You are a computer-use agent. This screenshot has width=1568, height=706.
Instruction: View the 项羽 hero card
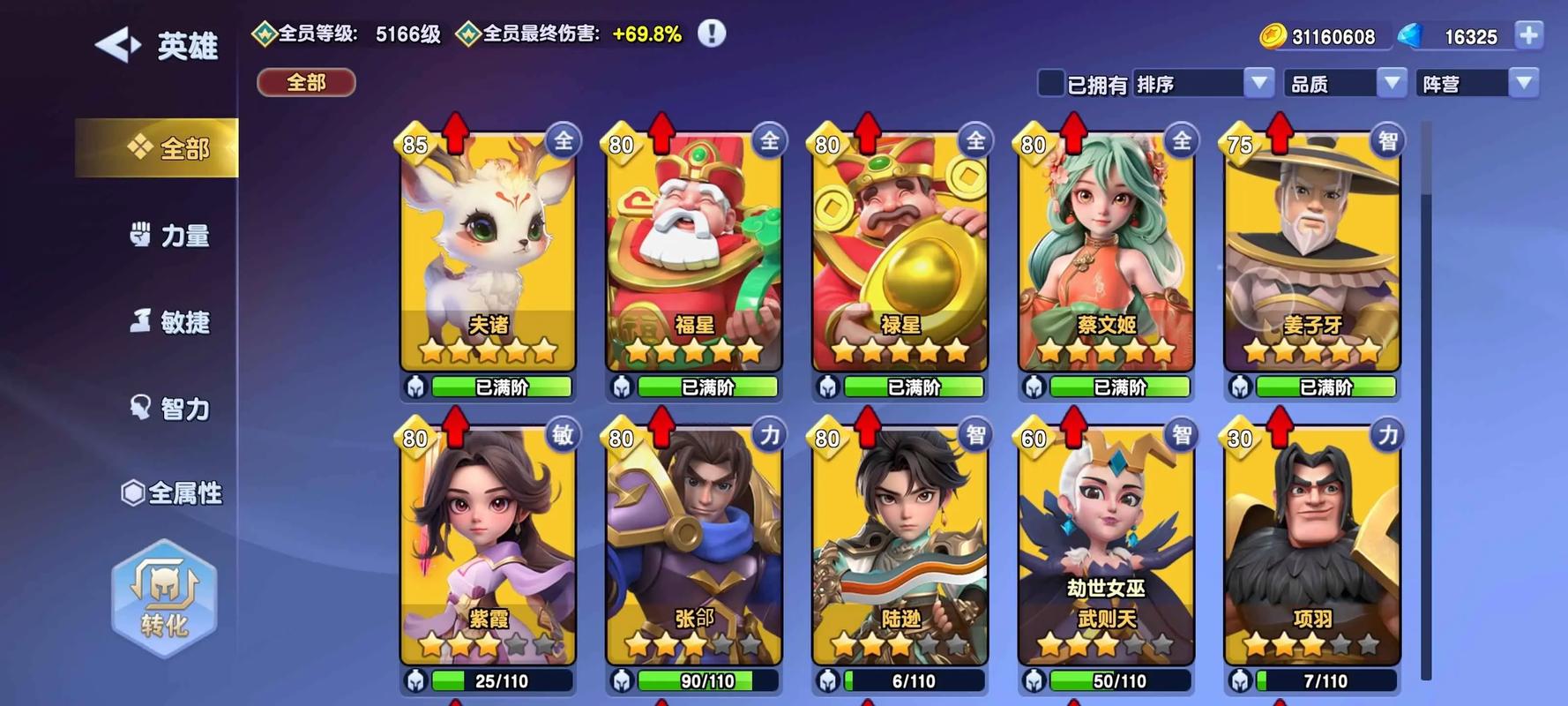click(1312, 545)
